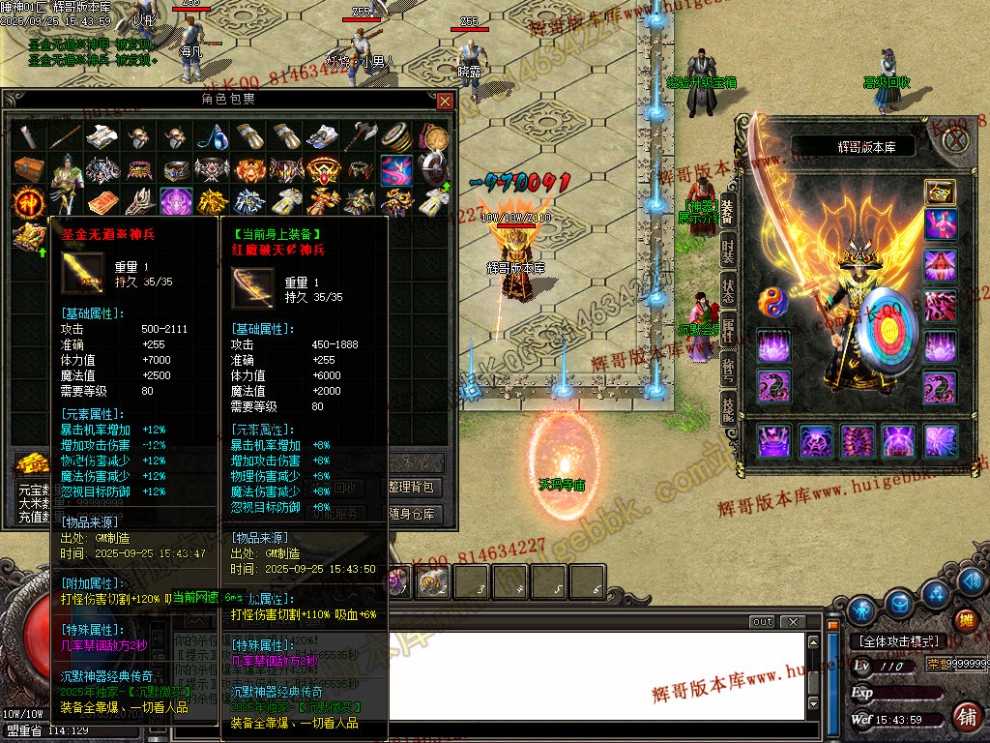Open the 随身仓库 portable warehouse
This screenshot has height=743, width=990.
(x=412, y=514)
